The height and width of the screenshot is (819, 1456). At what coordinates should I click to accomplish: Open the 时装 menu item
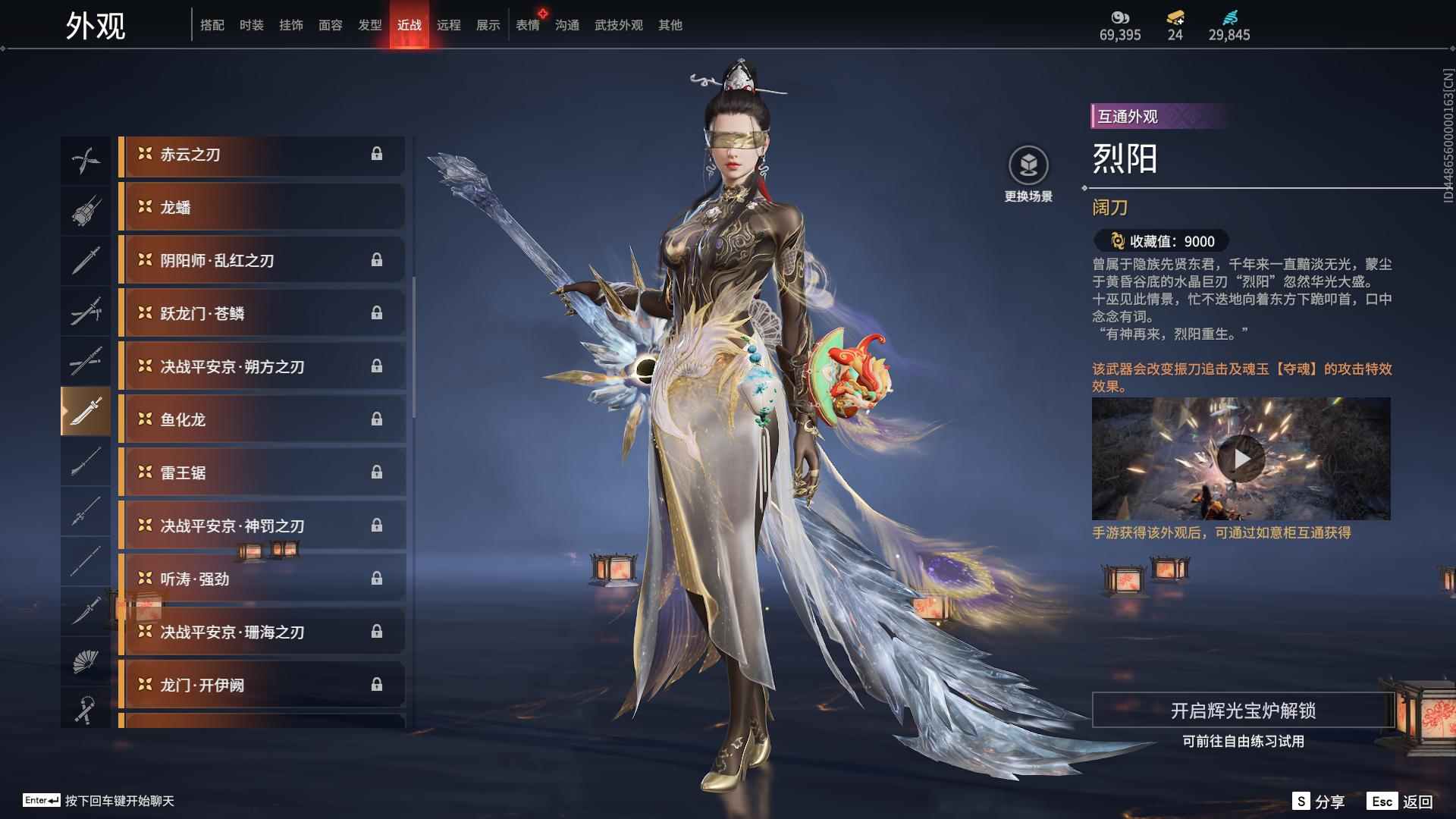(250, 24)
